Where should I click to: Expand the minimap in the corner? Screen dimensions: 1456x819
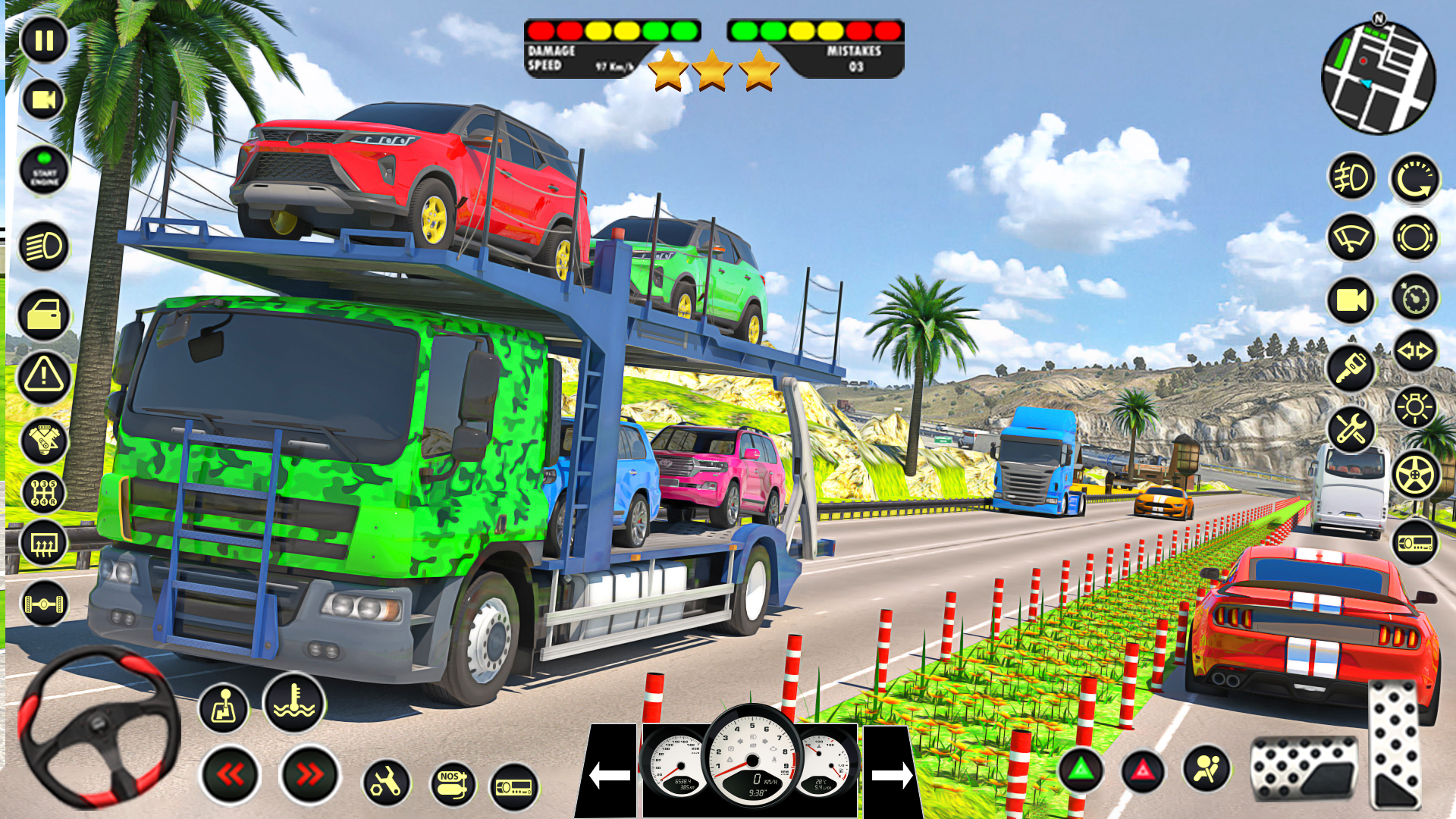[1380, 76]
